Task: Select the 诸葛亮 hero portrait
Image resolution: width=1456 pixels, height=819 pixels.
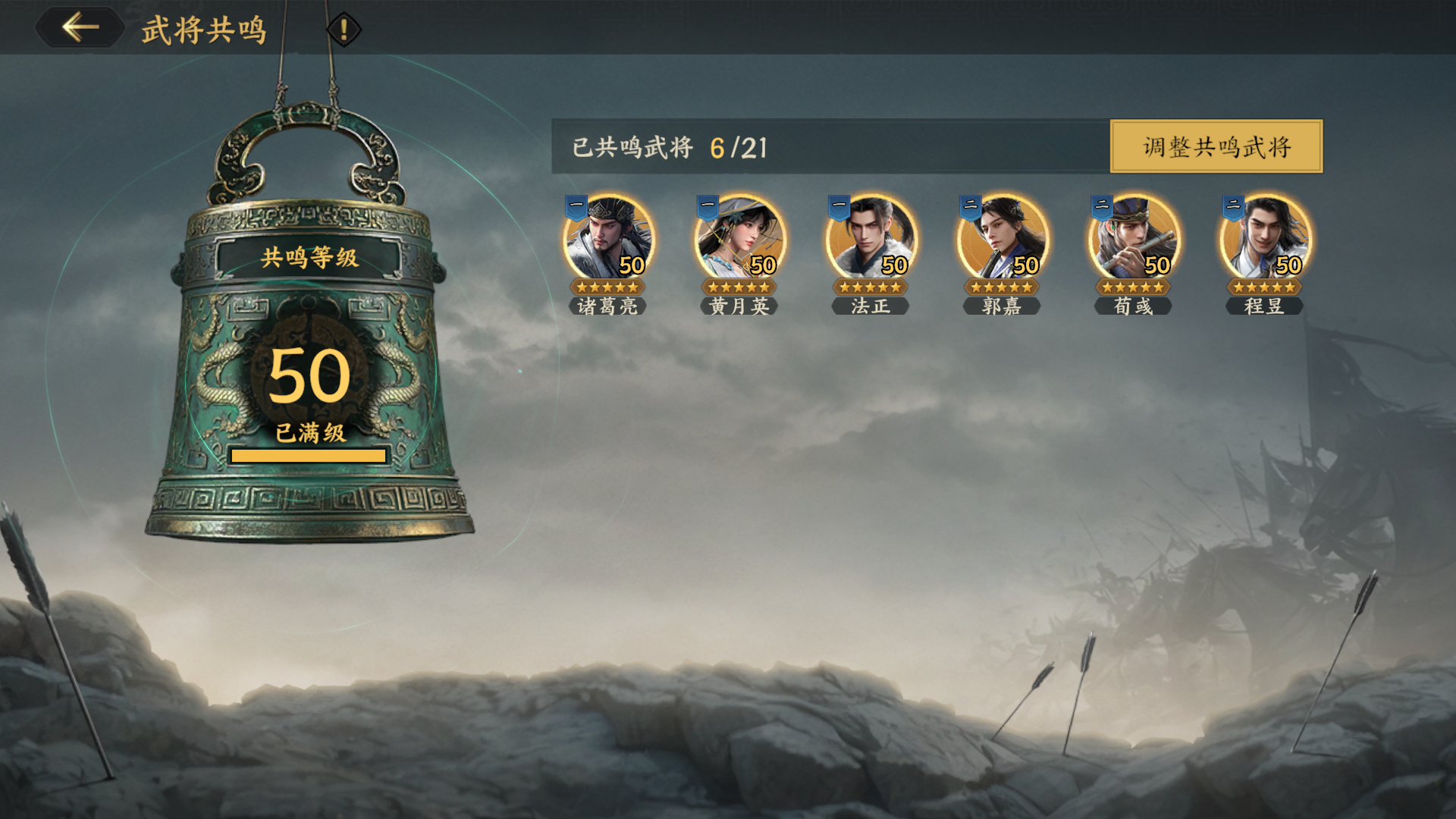Action: pyautogui.click(x=607, y=238)
